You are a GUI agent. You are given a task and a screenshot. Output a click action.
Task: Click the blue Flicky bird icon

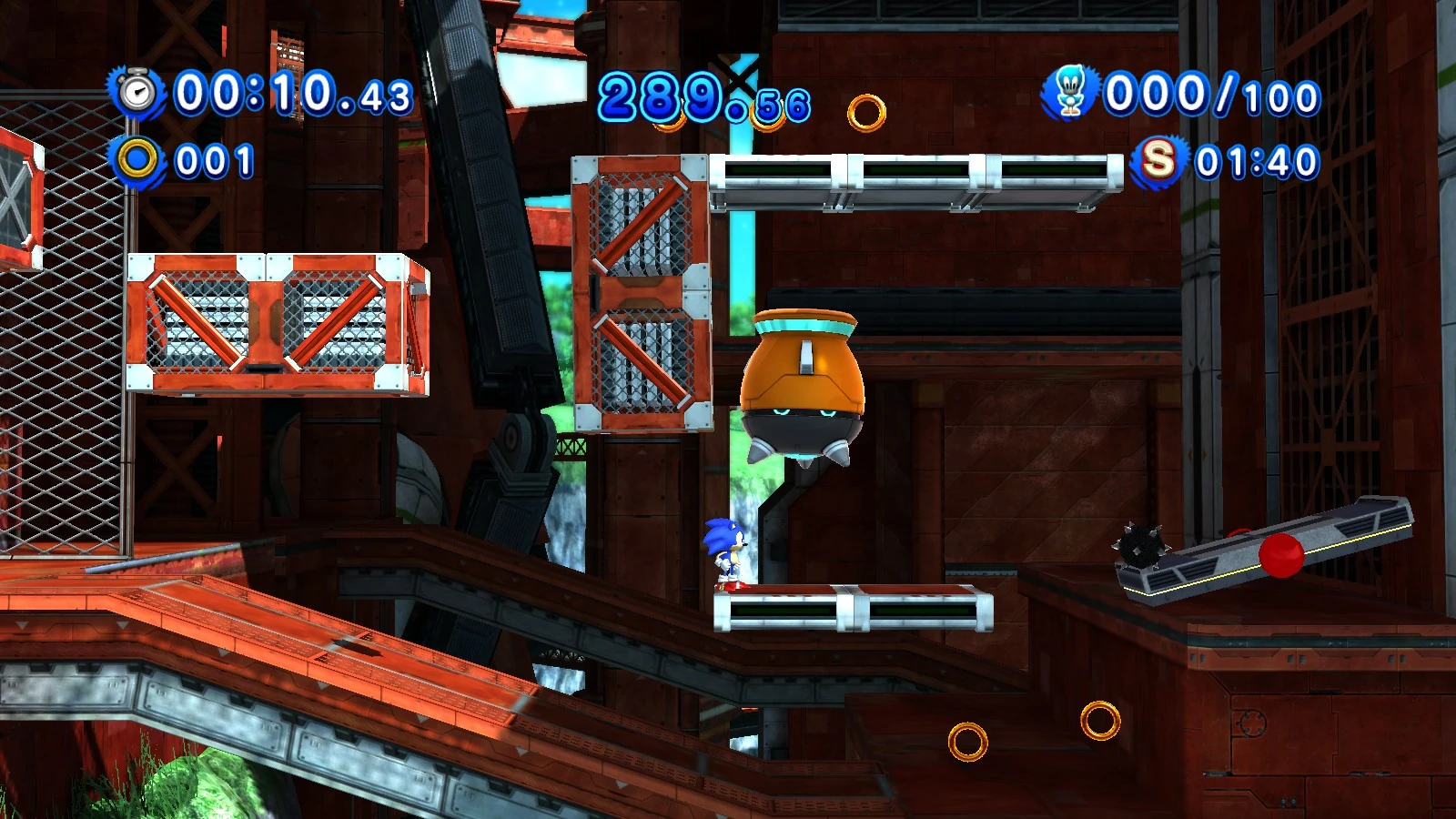tap(1069, 92)
